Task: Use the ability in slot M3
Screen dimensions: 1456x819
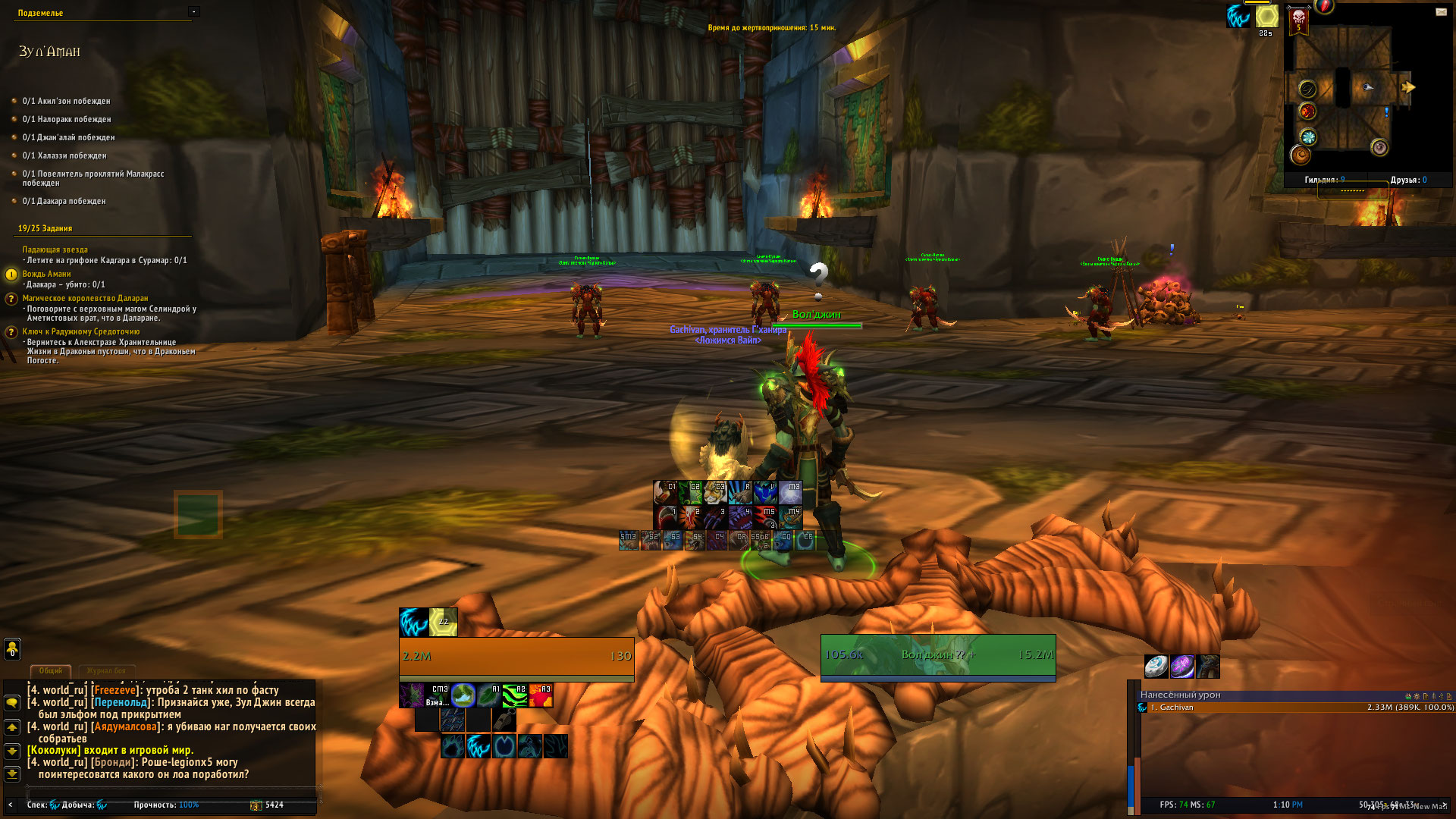Action: point(790,493)
